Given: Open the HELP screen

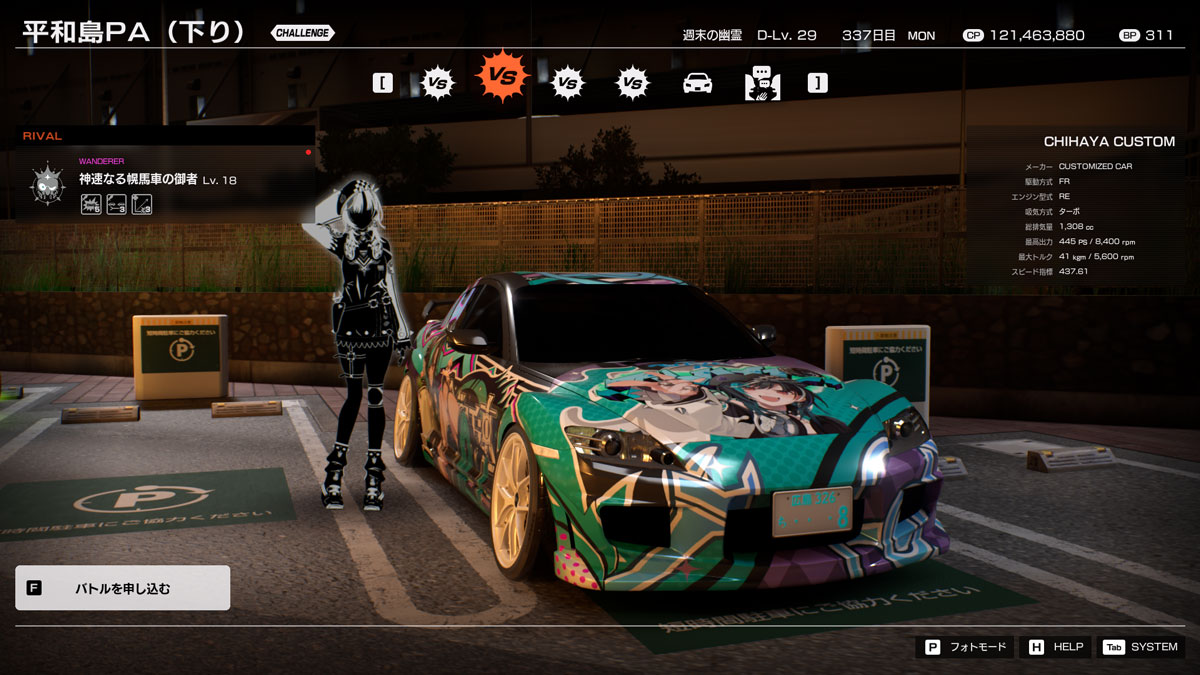Looking at the screenshot, I should point(1055,647).
